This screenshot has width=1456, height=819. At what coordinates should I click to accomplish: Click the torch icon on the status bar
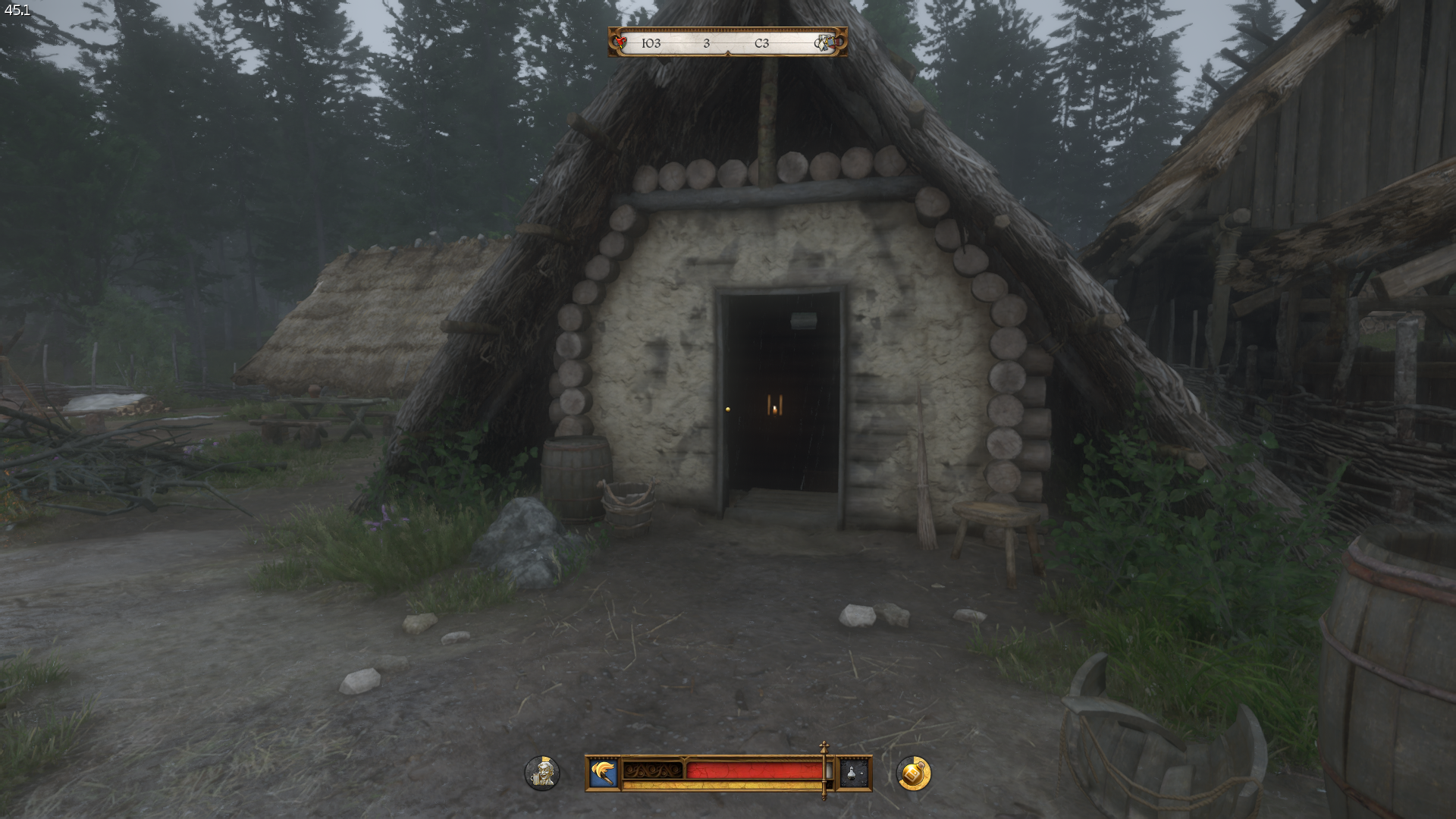(x=604, y=773)
